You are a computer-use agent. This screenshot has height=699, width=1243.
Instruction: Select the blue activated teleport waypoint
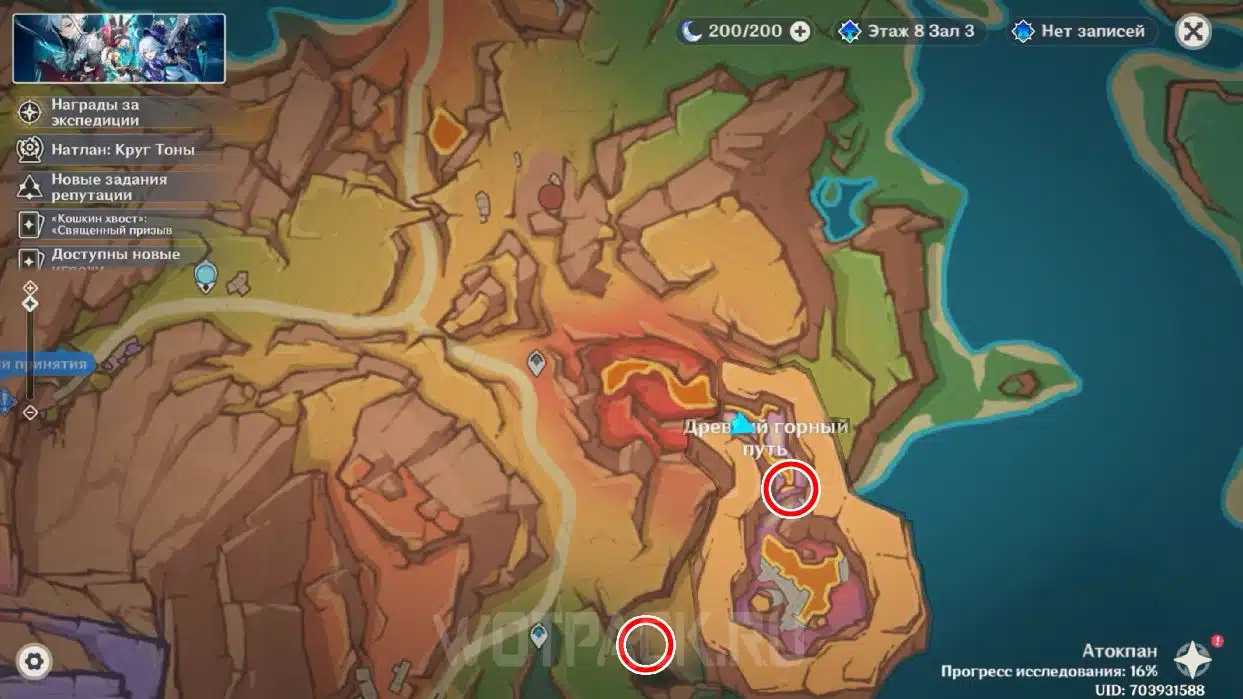coord(540,634)
